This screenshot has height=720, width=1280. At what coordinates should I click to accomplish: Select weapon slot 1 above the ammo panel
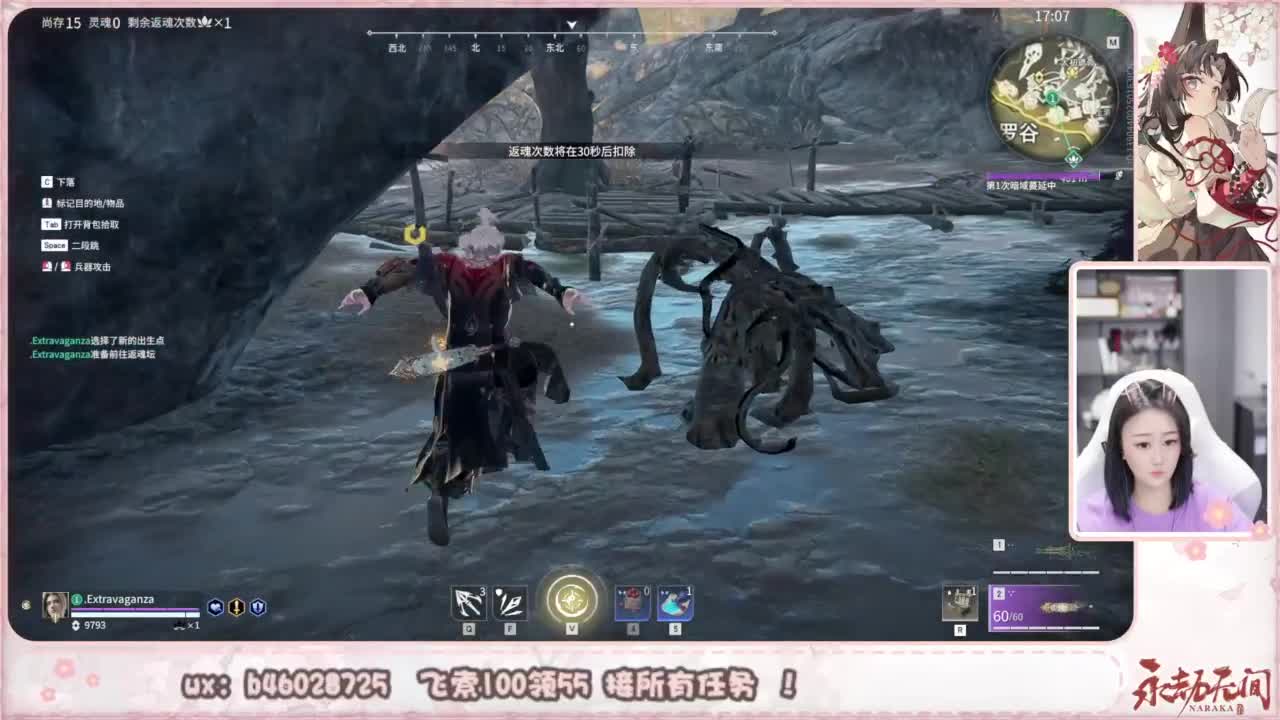[1040, 552]
